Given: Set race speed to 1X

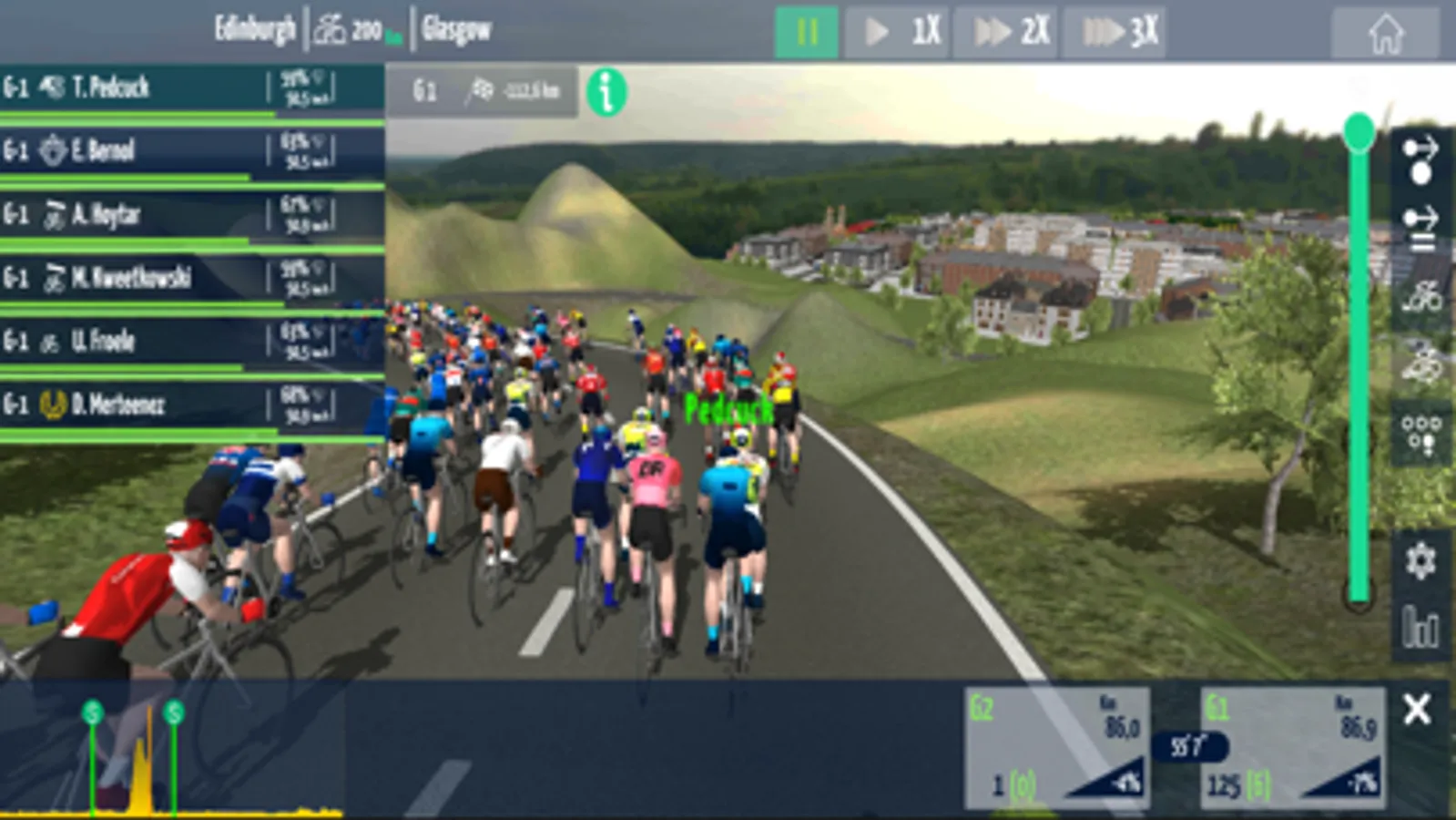Looking at the screenshot, I should tap(897, 33).
